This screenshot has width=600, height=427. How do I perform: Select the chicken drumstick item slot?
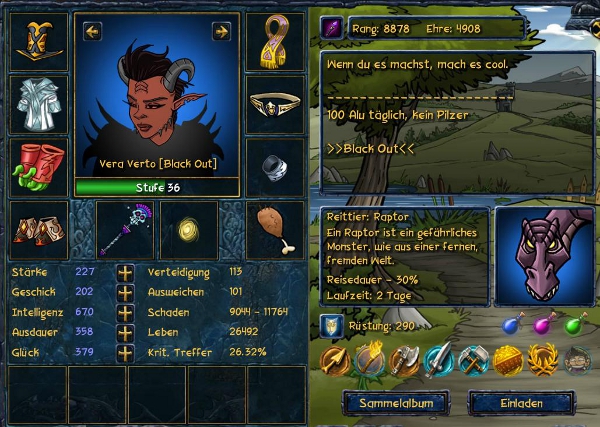pyautogui.click(x=274, y=229)
